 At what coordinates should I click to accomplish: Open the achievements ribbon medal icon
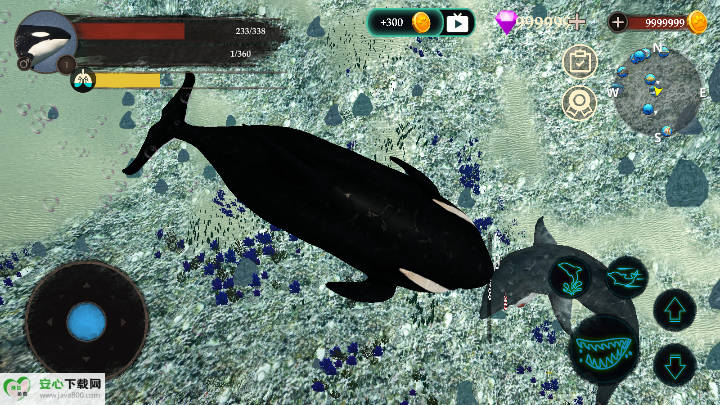pyautogui.click(x=579, y=102)
